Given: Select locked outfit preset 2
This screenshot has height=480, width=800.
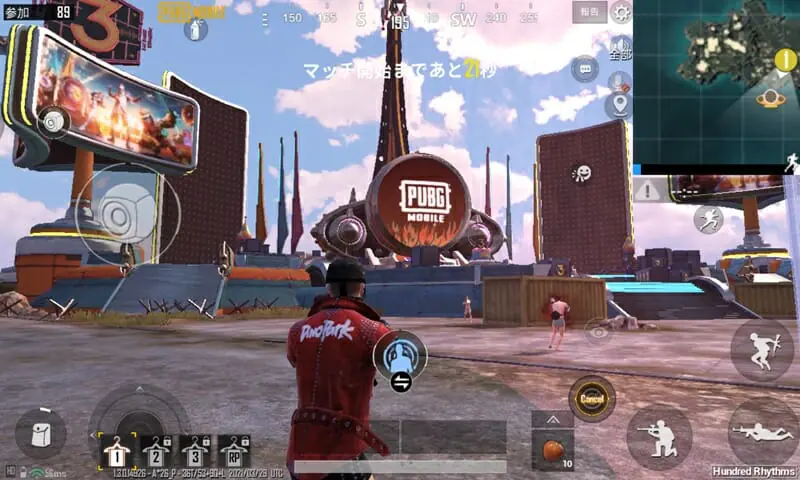Looking at the screenshot, I should click(x=156, y=451).
